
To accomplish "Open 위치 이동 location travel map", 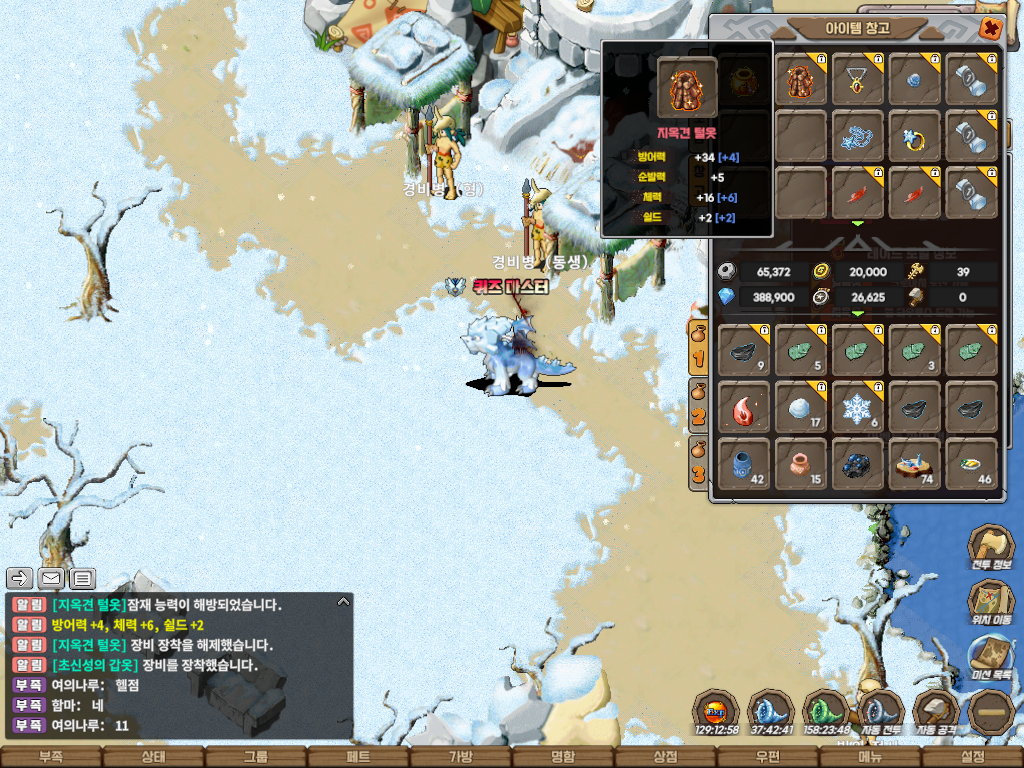I will click(x=990, y=602).
